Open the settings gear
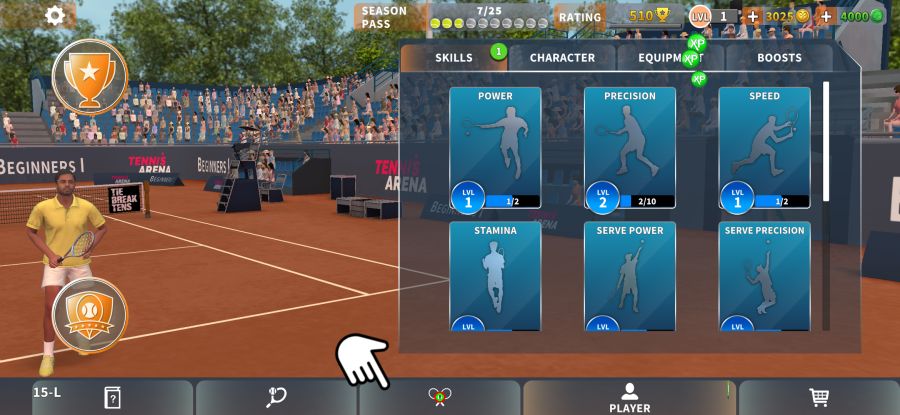This screenshot has width=900, height=415. point(56,15)
